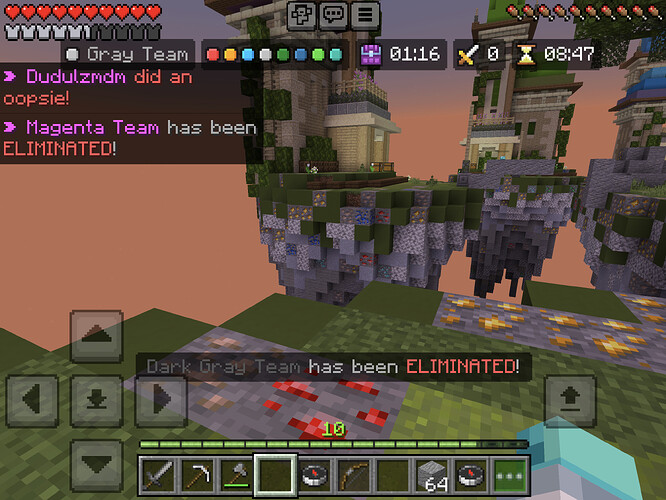Screen dimensions: 666x500
Task: Open the emote menu button
Action: click(x=303, y=16)
